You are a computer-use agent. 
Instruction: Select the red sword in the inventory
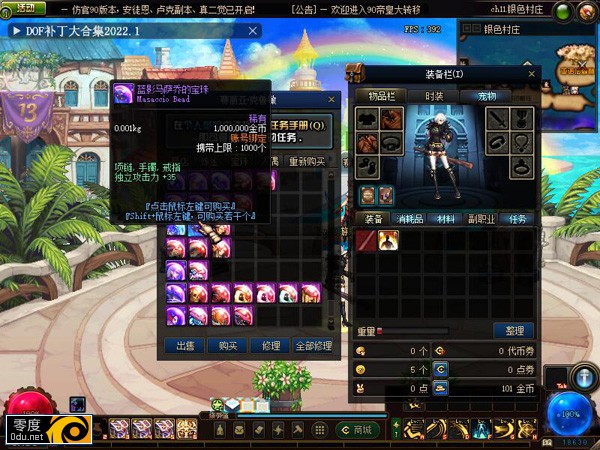[366, 240]
